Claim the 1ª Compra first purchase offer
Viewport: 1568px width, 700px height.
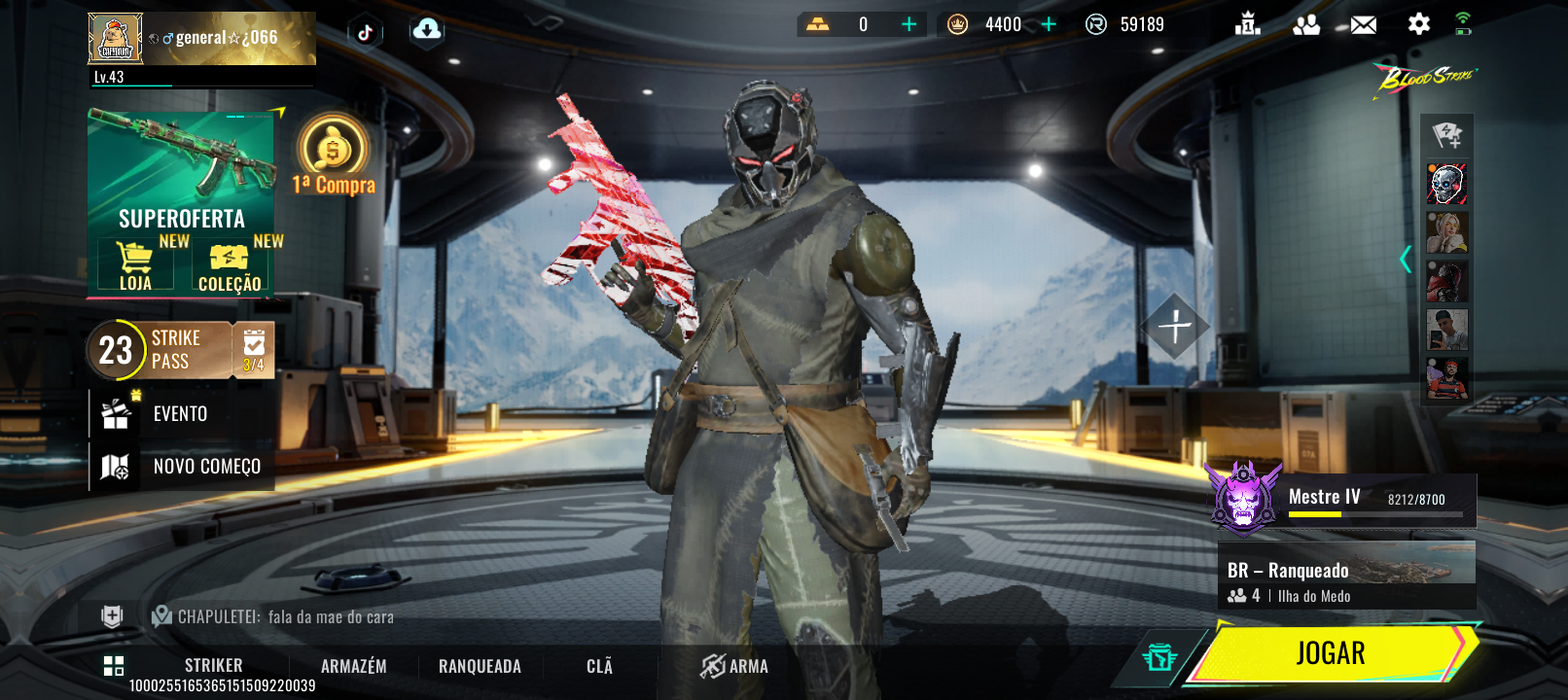point(333,157)
